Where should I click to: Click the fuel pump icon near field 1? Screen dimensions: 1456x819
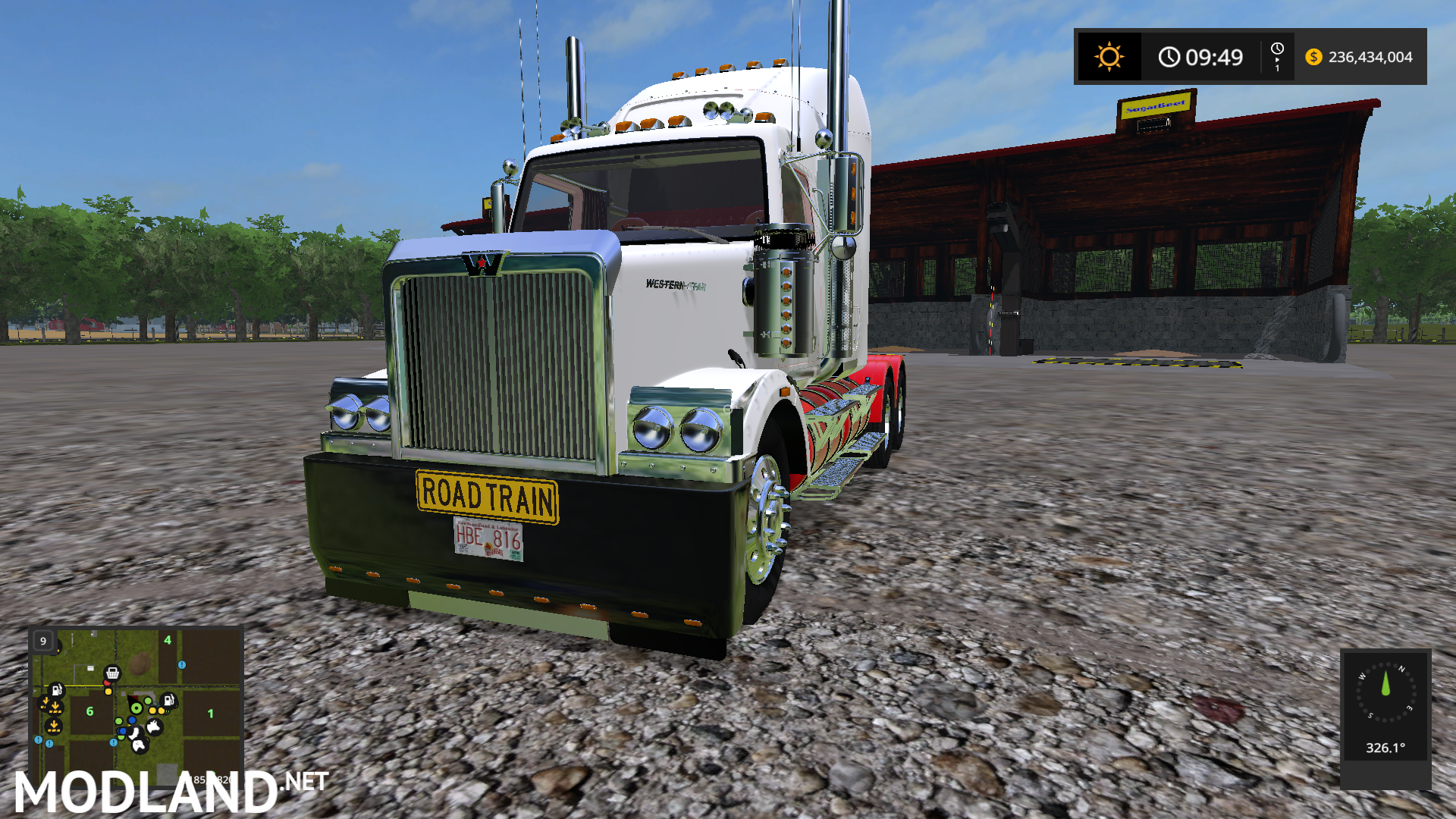168,700
